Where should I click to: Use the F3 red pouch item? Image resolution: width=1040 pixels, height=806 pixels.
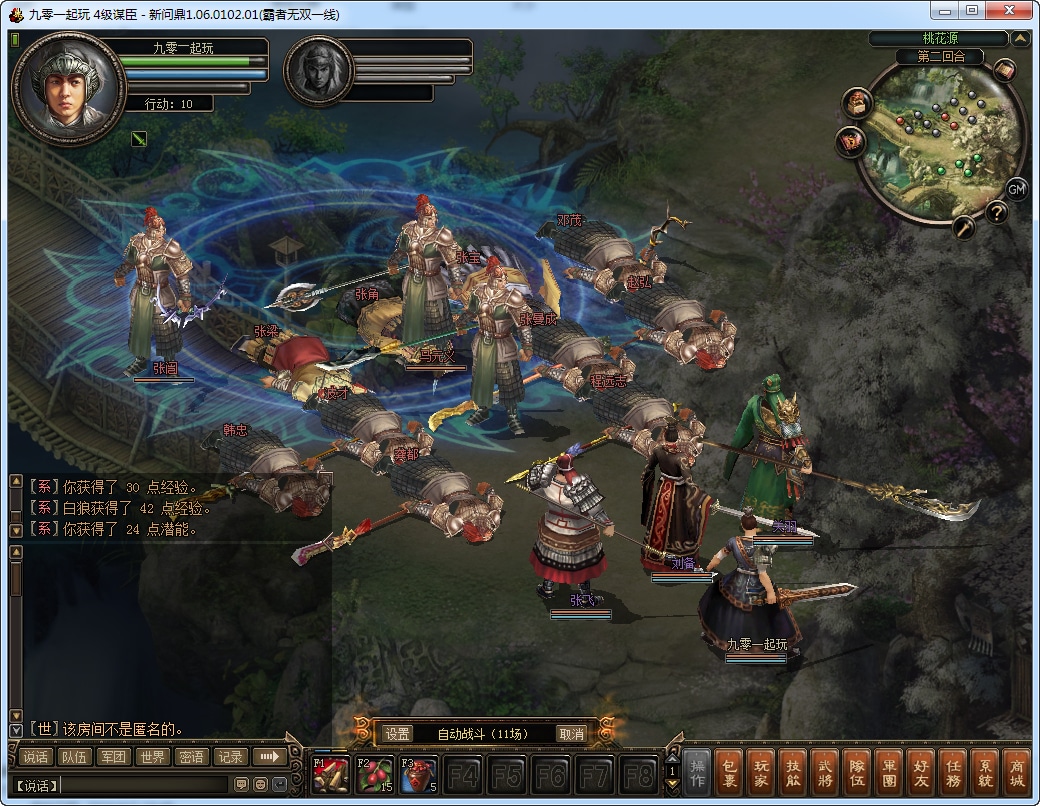418,774
